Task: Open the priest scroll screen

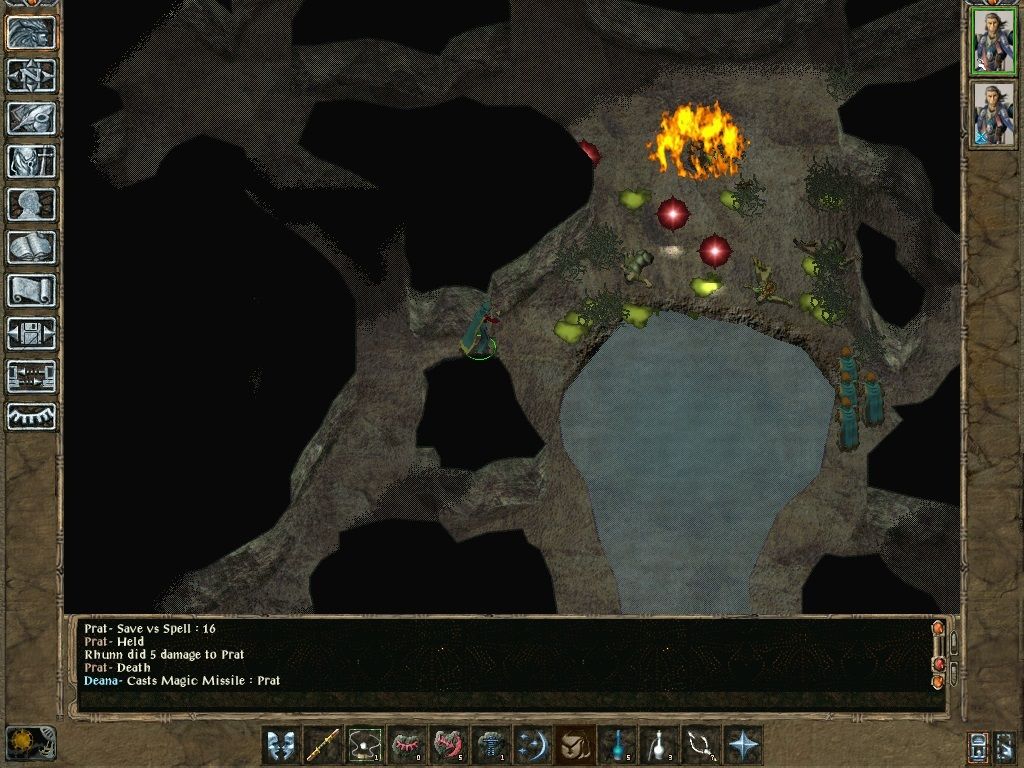Action: tap(32, 290)
